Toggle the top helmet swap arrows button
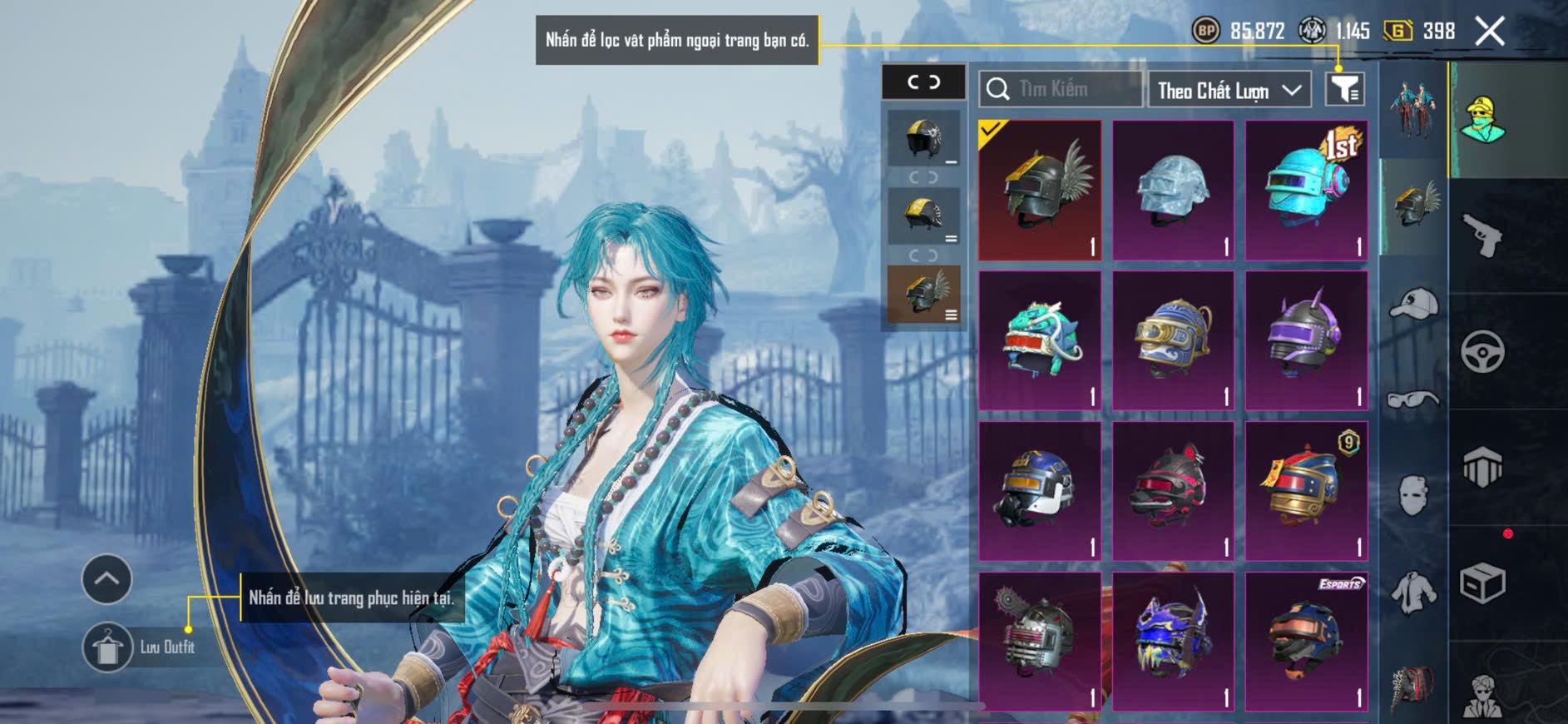The width and height of the screenshot is (1568, 724). 923,82
